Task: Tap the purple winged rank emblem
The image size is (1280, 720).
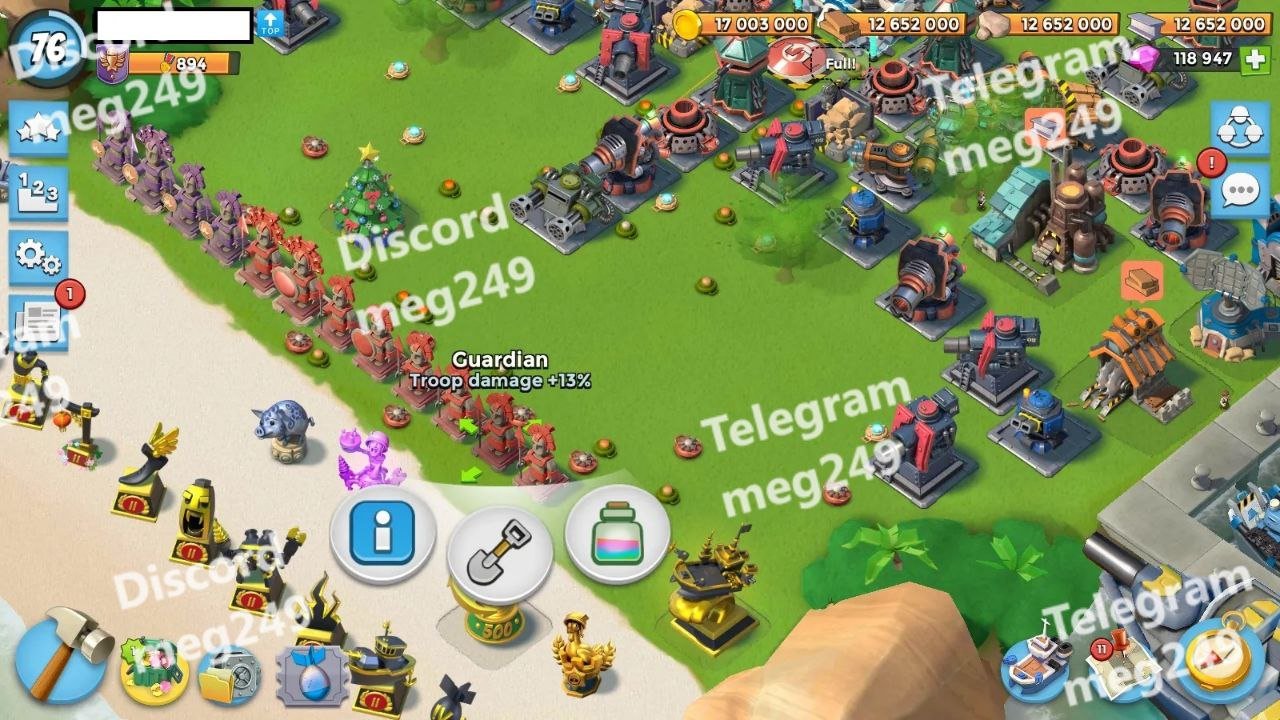Action: 110,65
